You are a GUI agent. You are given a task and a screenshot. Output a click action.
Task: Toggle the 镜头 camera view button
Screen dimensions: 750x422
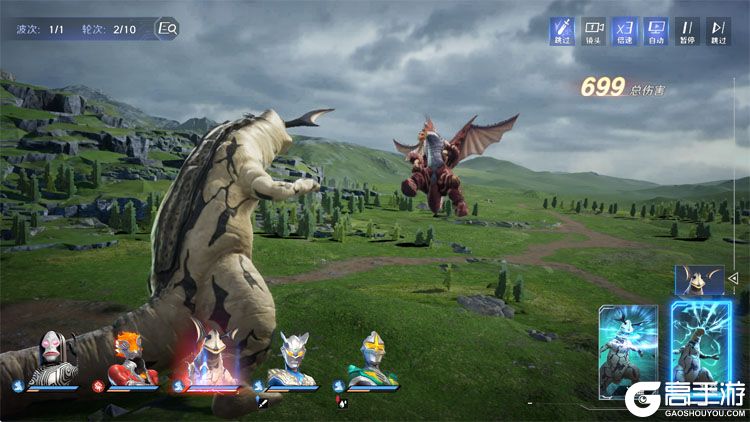(x=594, y=31)
